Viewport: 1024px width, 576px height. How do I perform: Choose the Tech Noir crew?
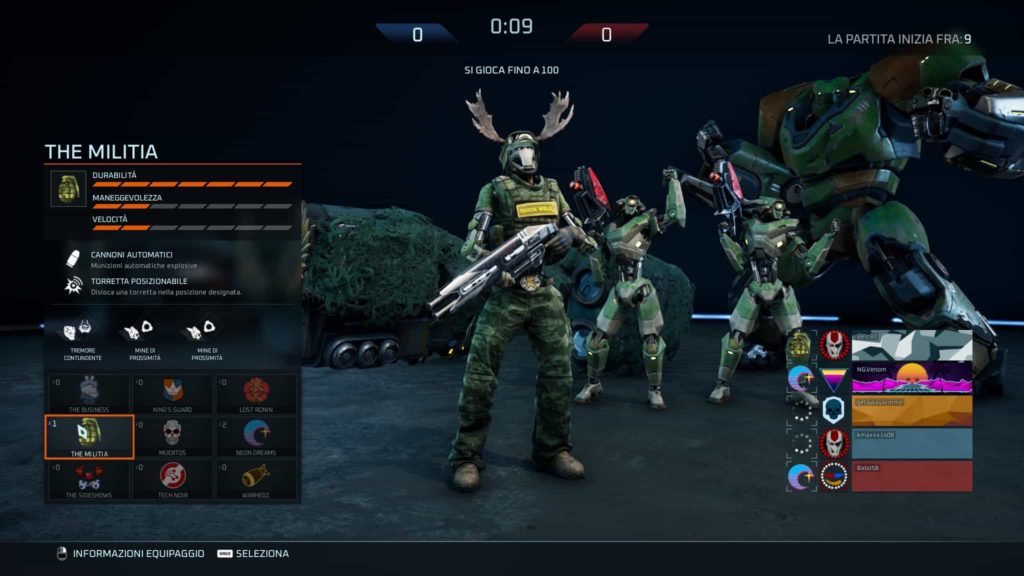point(172,479)
